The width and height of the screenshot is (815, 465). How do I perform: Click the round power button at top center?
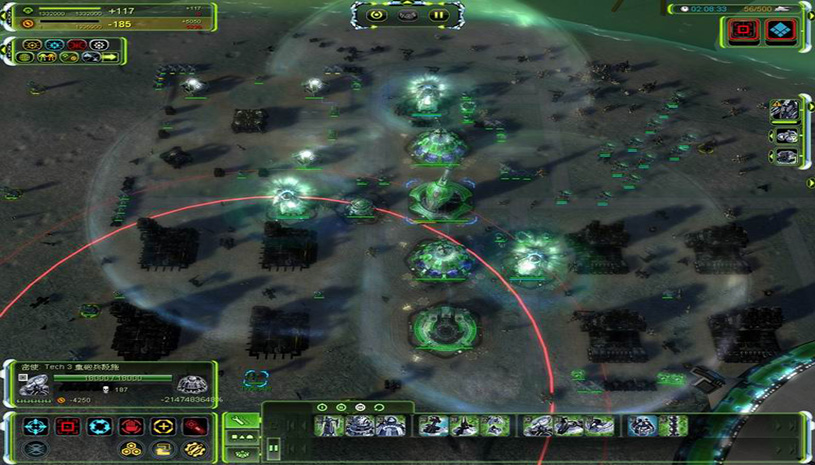click(377, 15)
